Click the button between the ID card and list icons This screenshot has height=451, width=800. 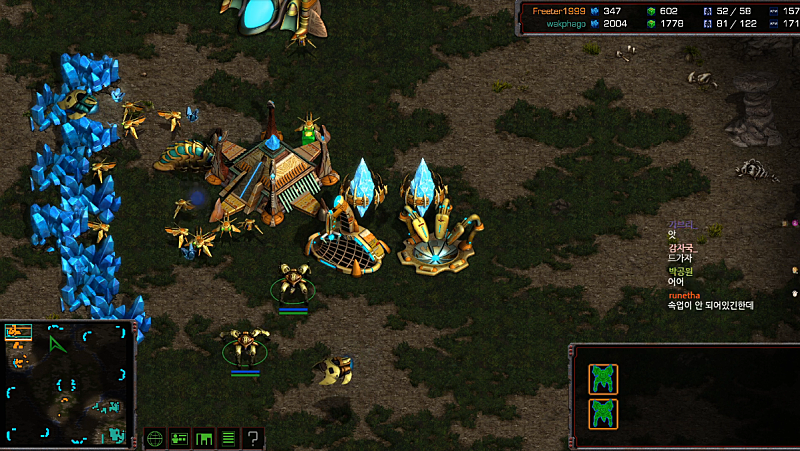click(x=204, y=438)
